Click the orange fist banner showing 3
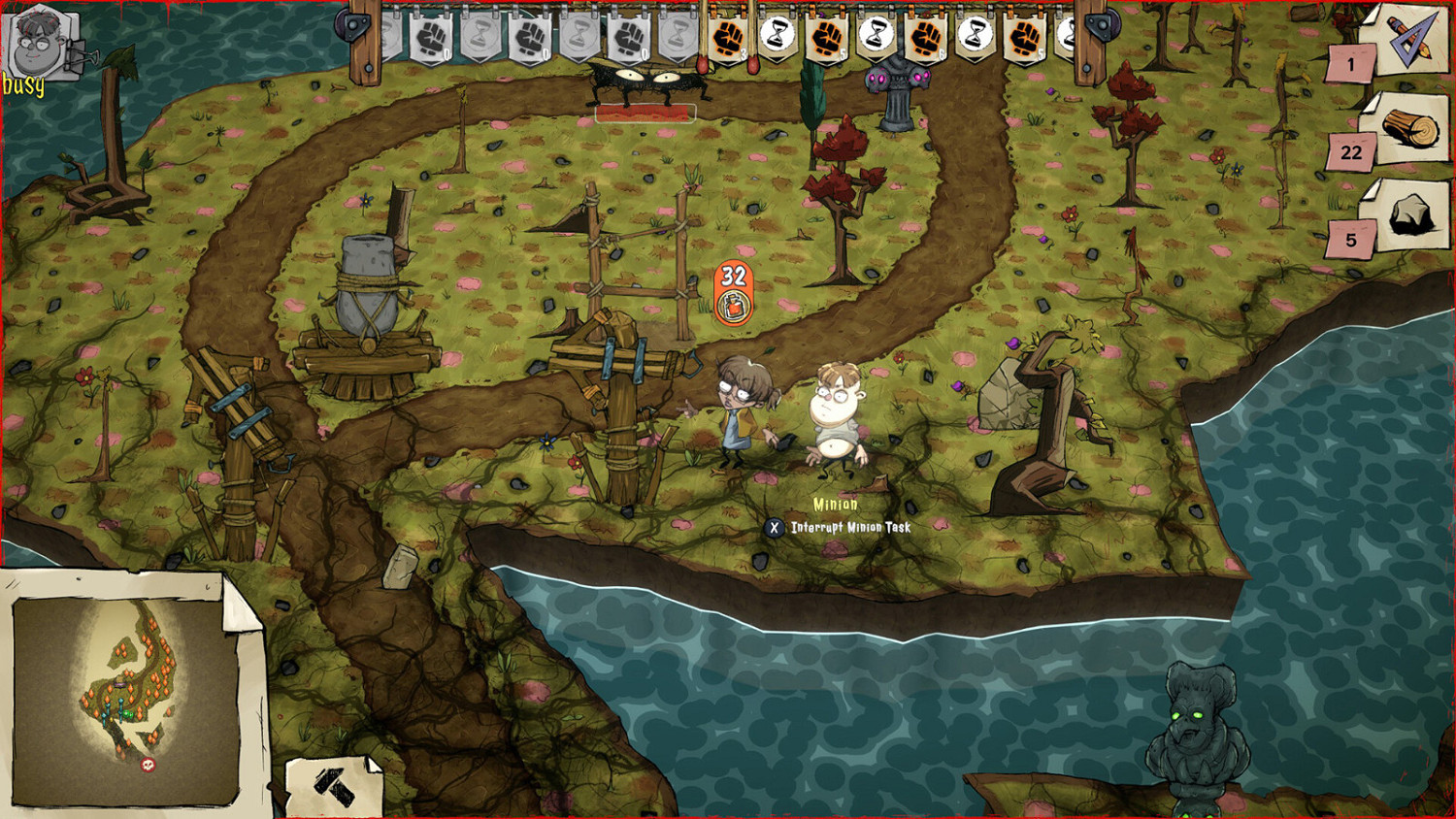The width and height of the screenshot is (1456, 819). [726, 39]
